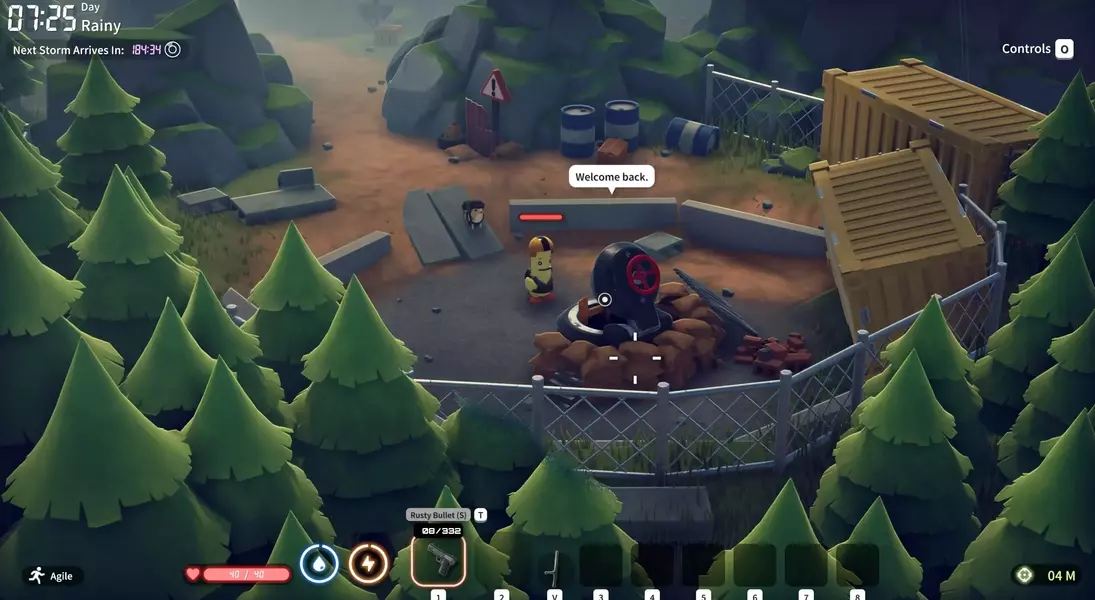
Task: Select the melee baton slot
Action: tap(553, 566)
